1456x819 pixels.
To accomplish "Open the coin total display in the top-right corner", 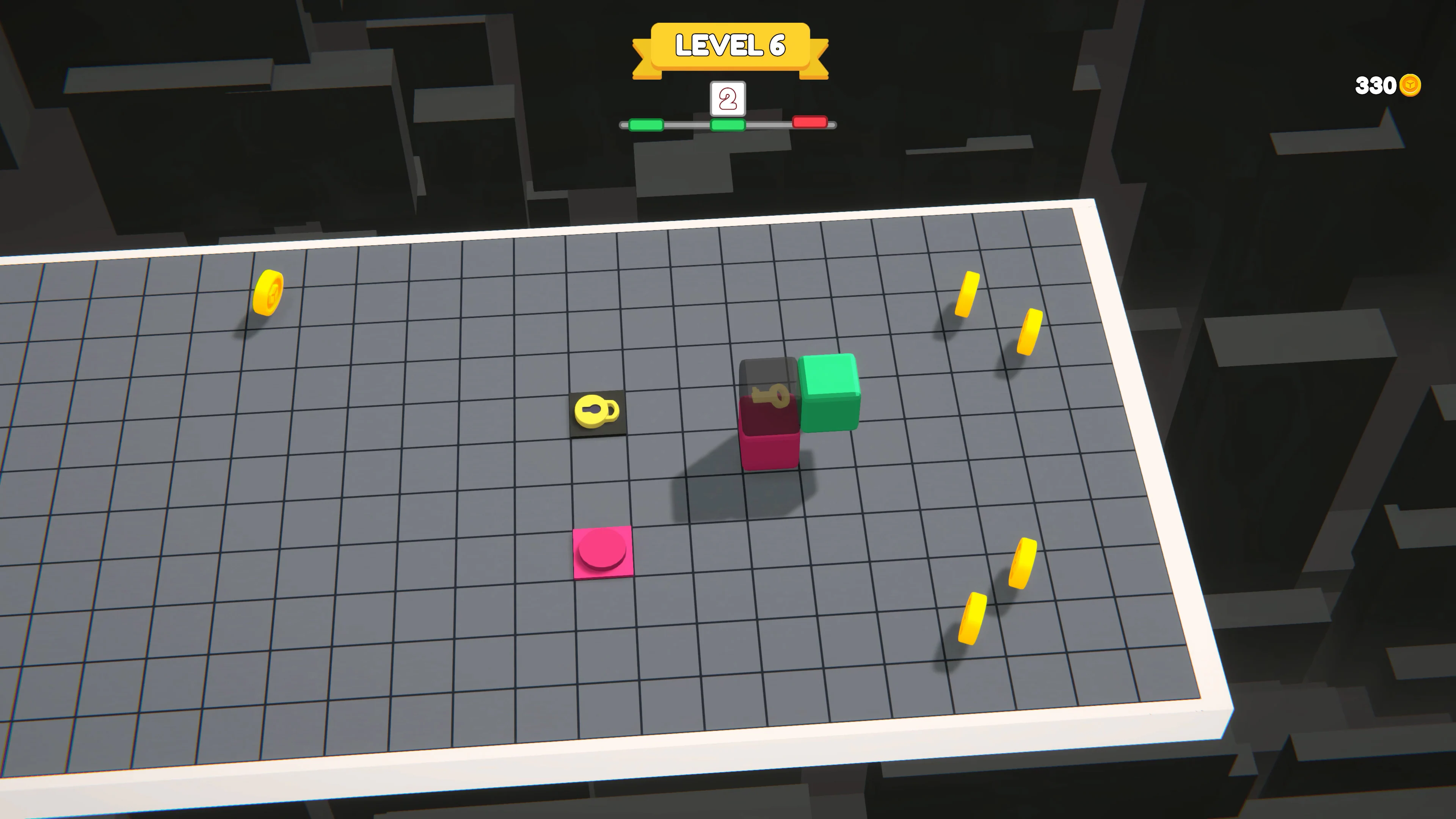I will click(1388, 85).
